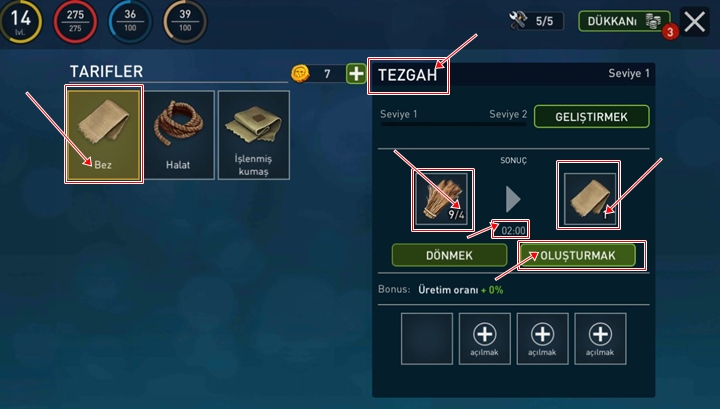The width and height of the screenshot is (720, 409).
Task: Start crafting with Oluşturmak button
Action: 580,255
